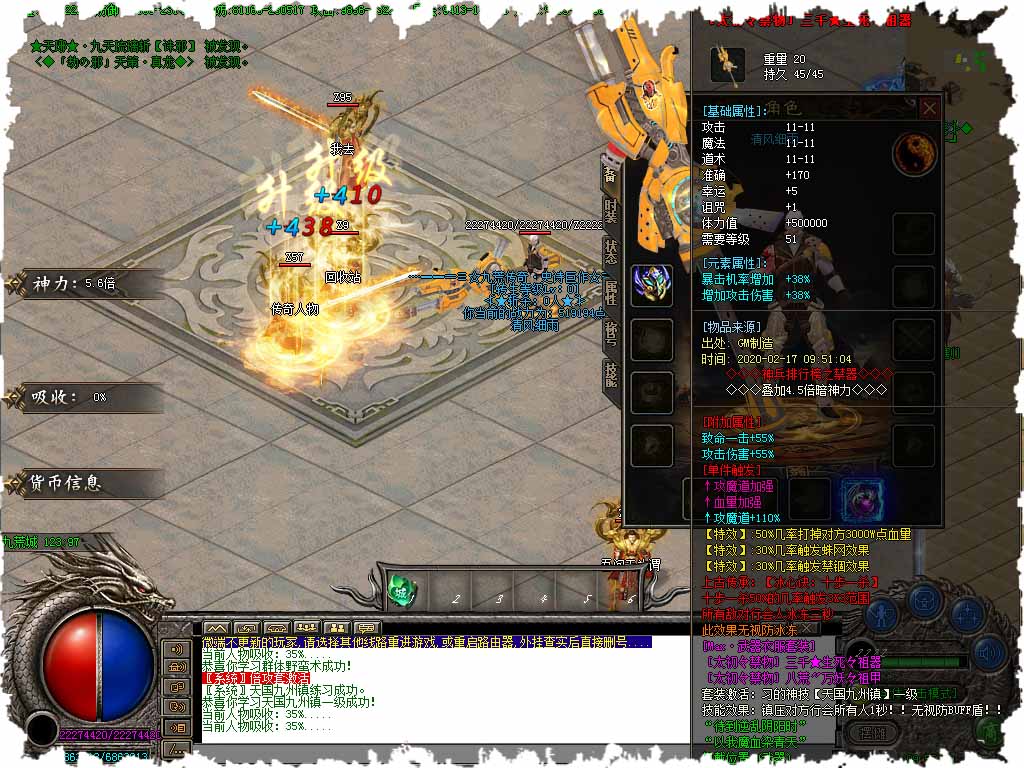
Task: Use the green town scroll hotbar slot
Action: [402, 591]
